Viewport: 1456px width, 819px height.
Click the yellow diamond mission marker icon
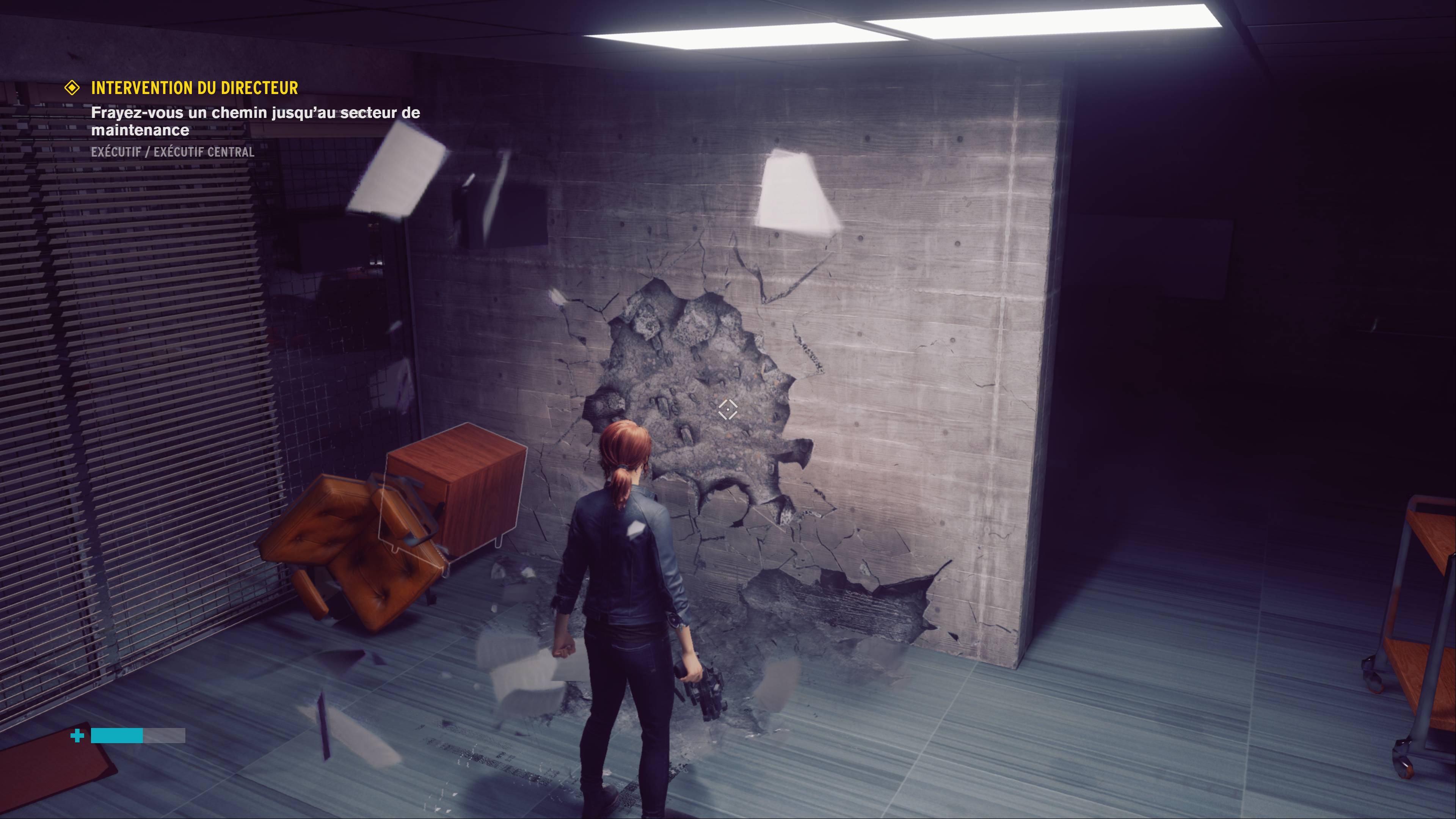pos(72,88)
